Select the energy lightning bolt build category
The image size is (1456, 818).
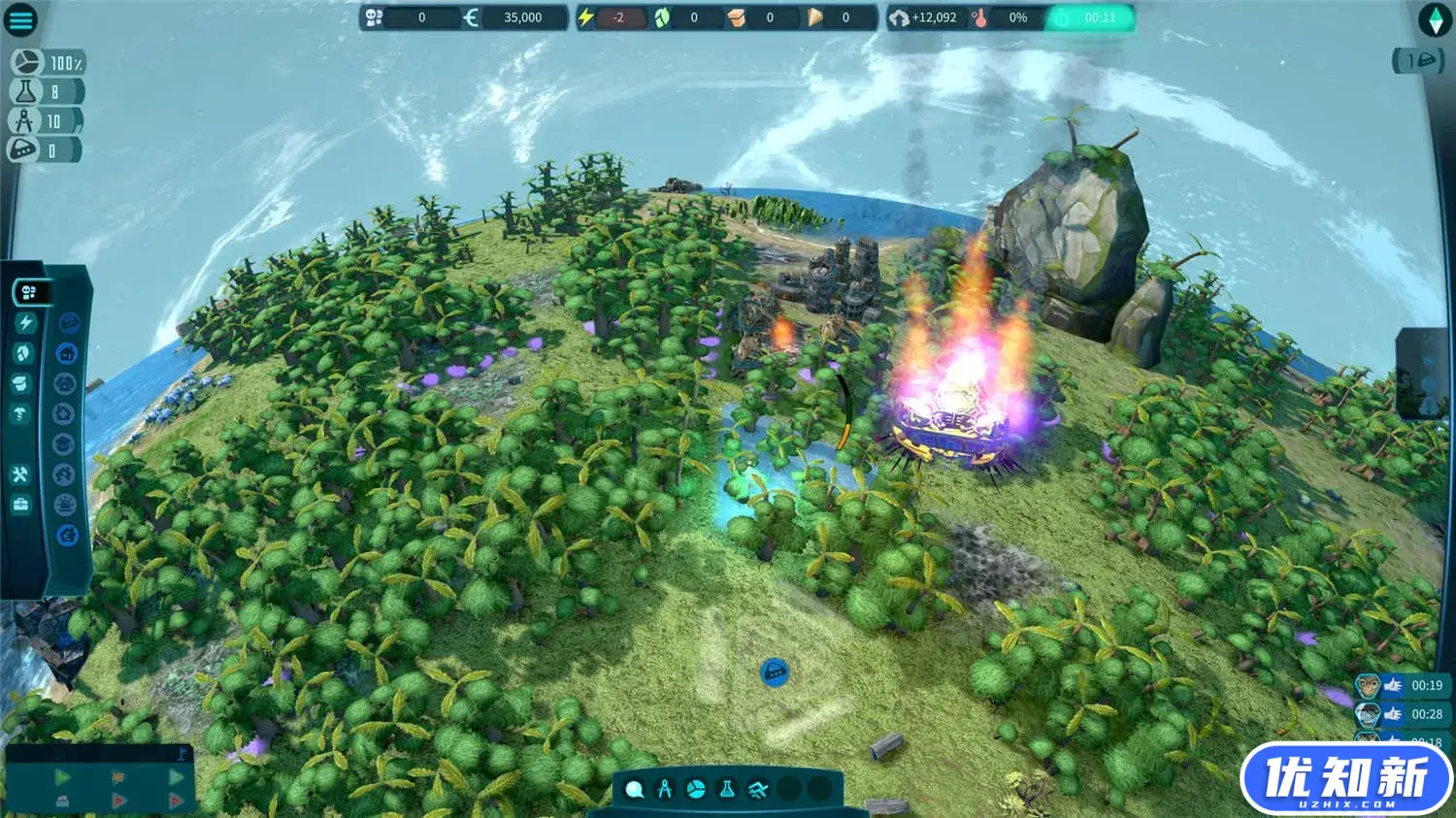pos(25,322)
